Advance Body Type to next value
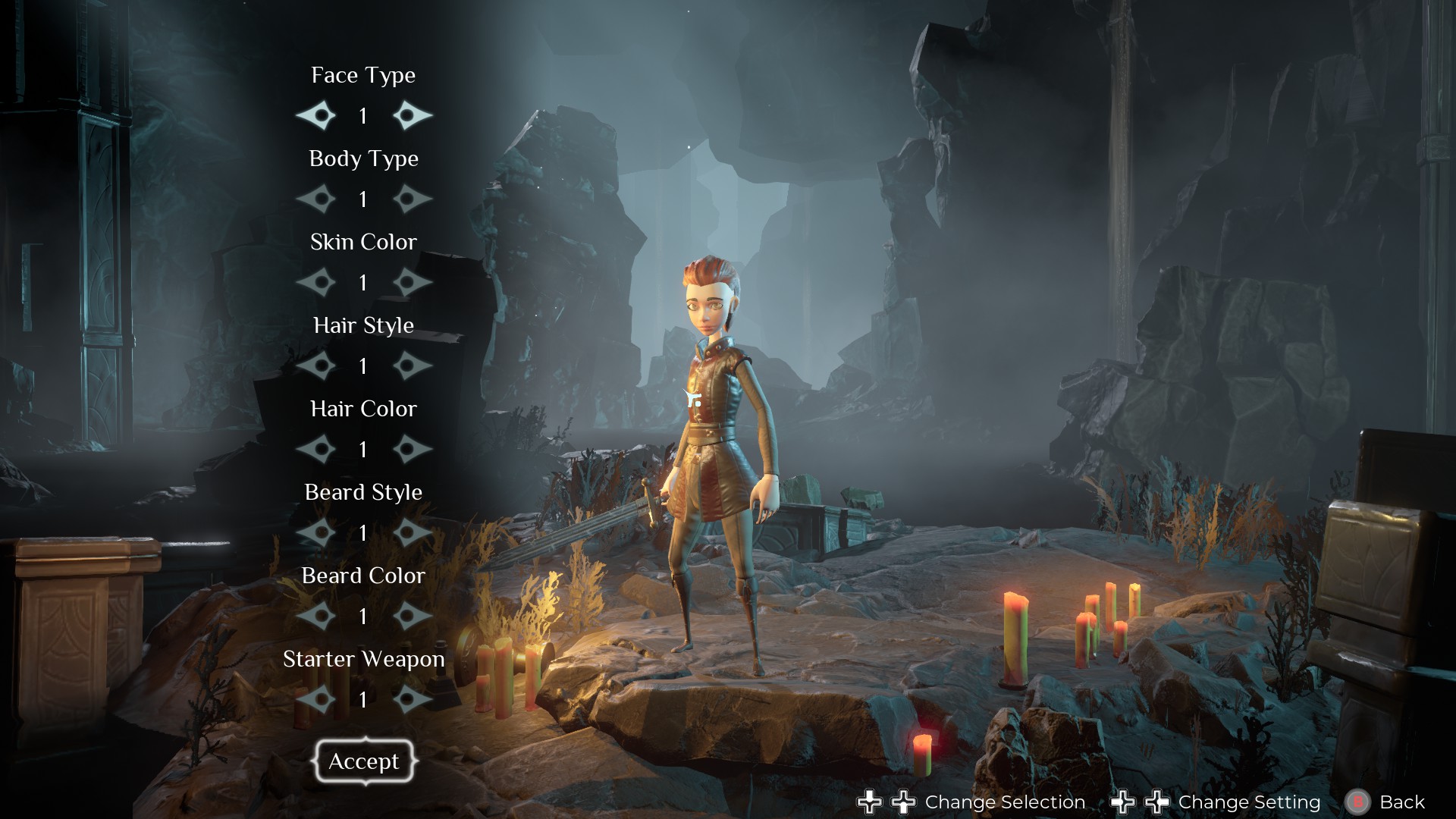Screen dimensions: 1456x819 pos(412,199)
